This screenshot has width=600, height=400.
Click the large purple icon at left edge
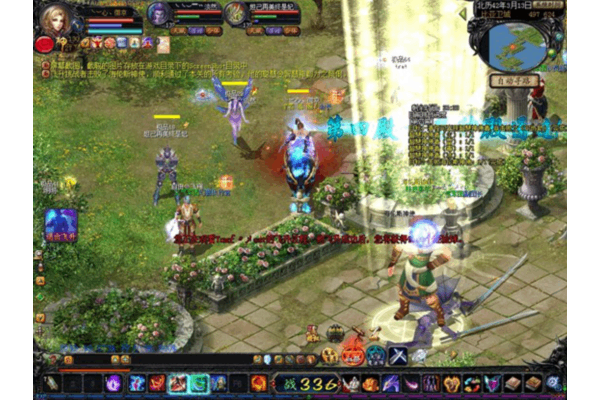point(60,223)
